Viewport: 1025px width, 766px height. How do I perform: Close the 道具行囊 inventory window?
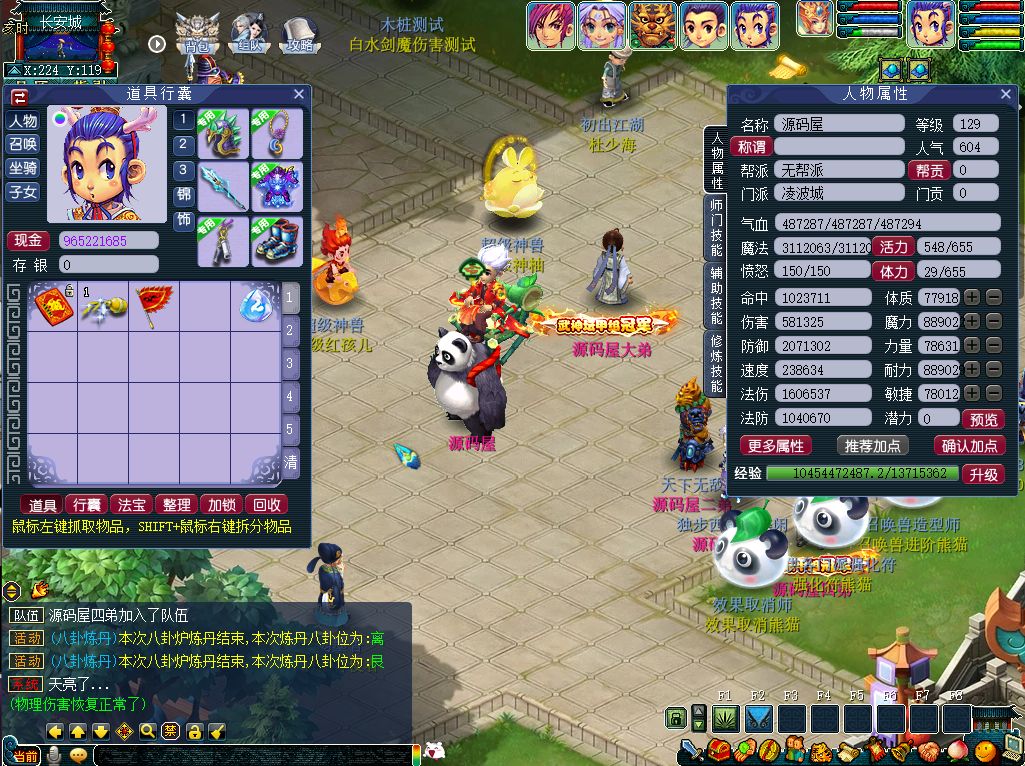[298, 94]
